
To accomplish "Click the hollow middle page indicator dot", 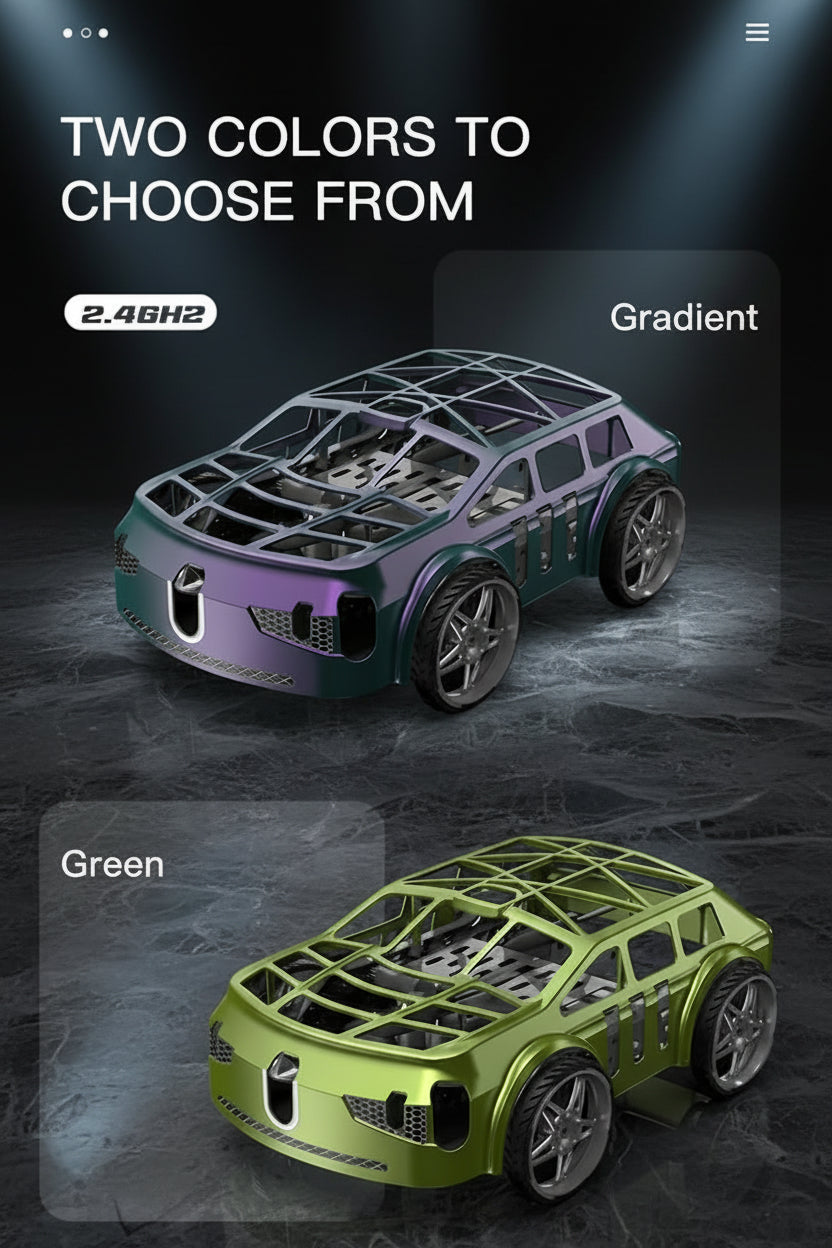I will pyautogui.click(x=86, y=33).
